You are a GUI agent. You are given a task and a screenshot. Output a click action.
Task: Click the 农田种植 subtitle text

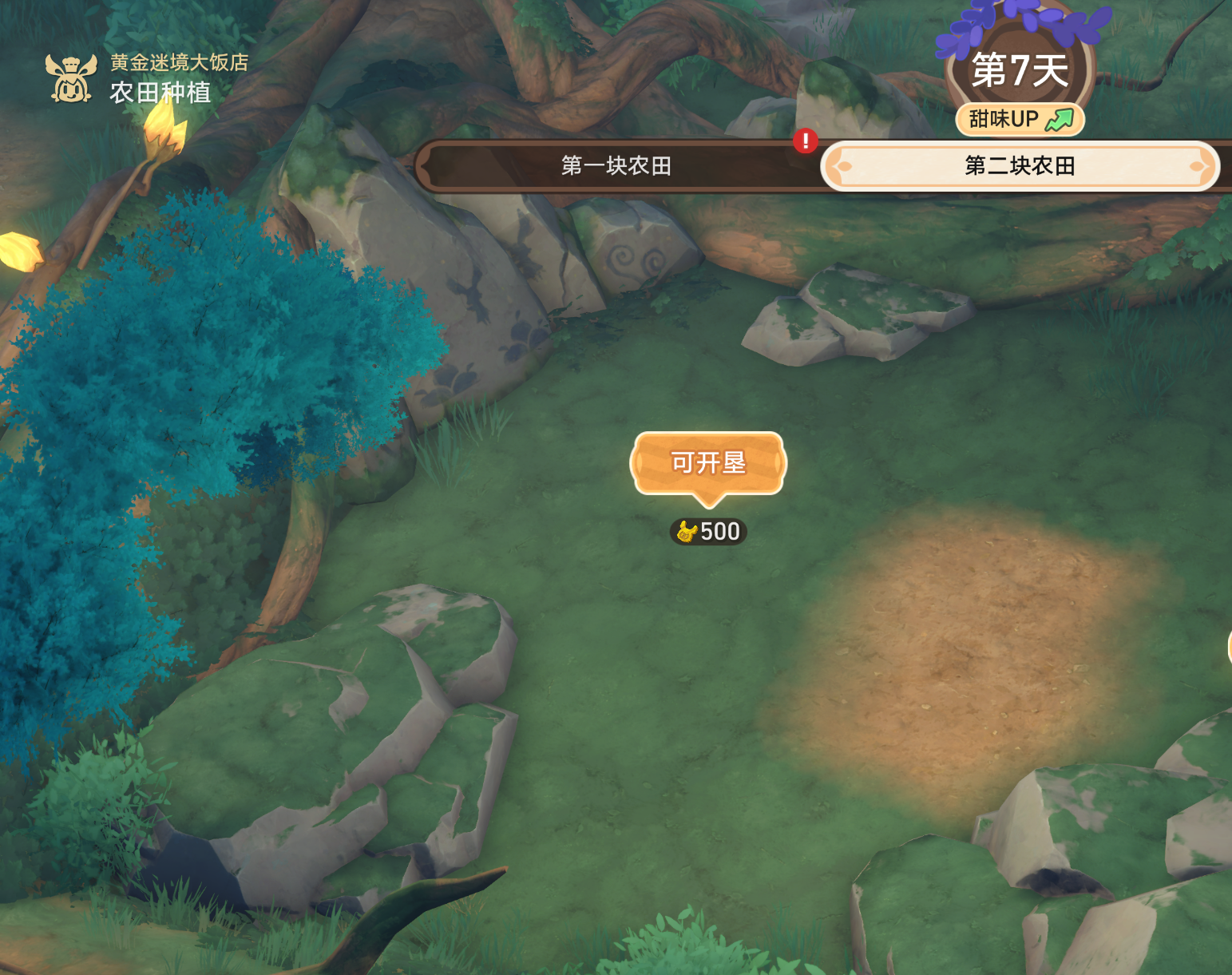click(x=160, y=94)
